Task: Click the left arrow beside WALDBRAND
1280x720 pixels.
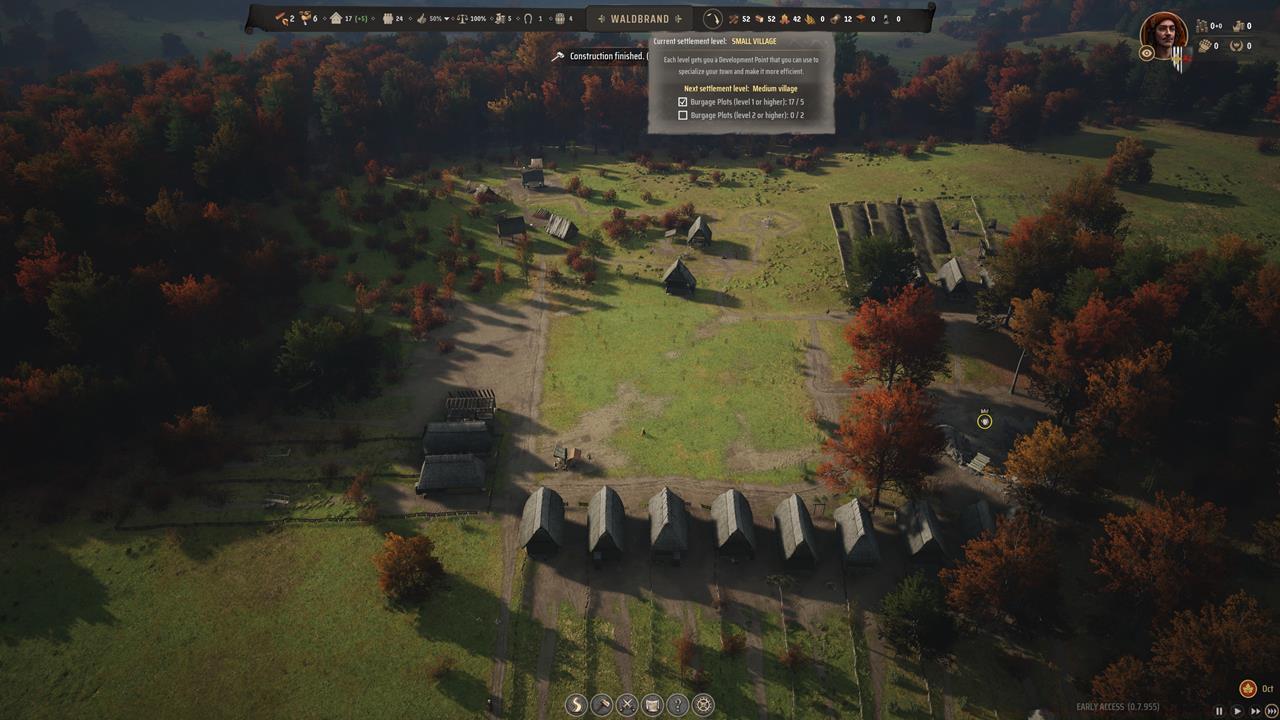Action: pyautogui.click(x=601, y=17)
